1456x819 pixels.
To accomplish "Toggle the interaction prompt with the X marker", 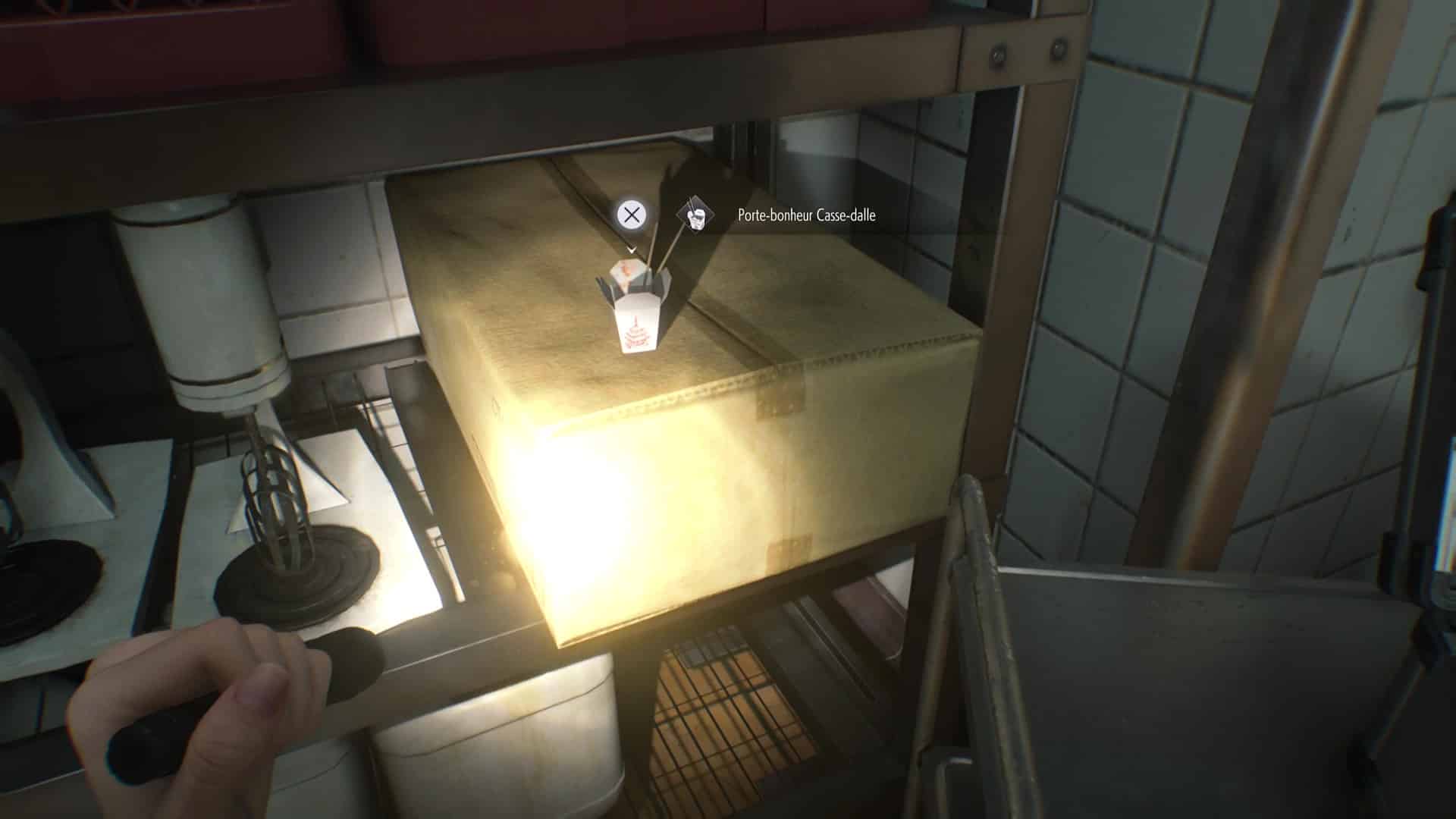I will 632,214.
